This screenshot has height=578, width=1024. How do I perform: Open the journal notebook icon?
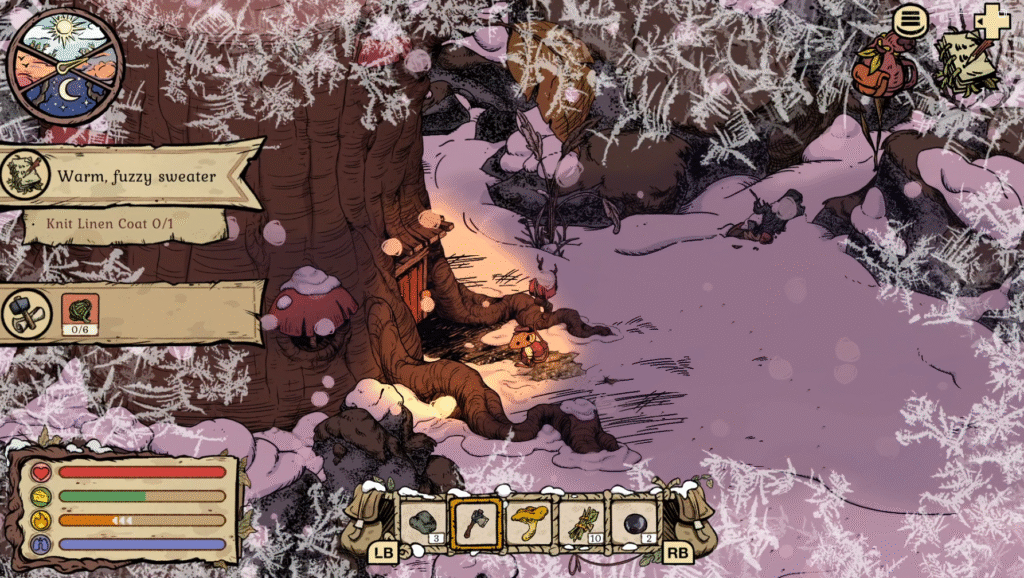point(966,64)
